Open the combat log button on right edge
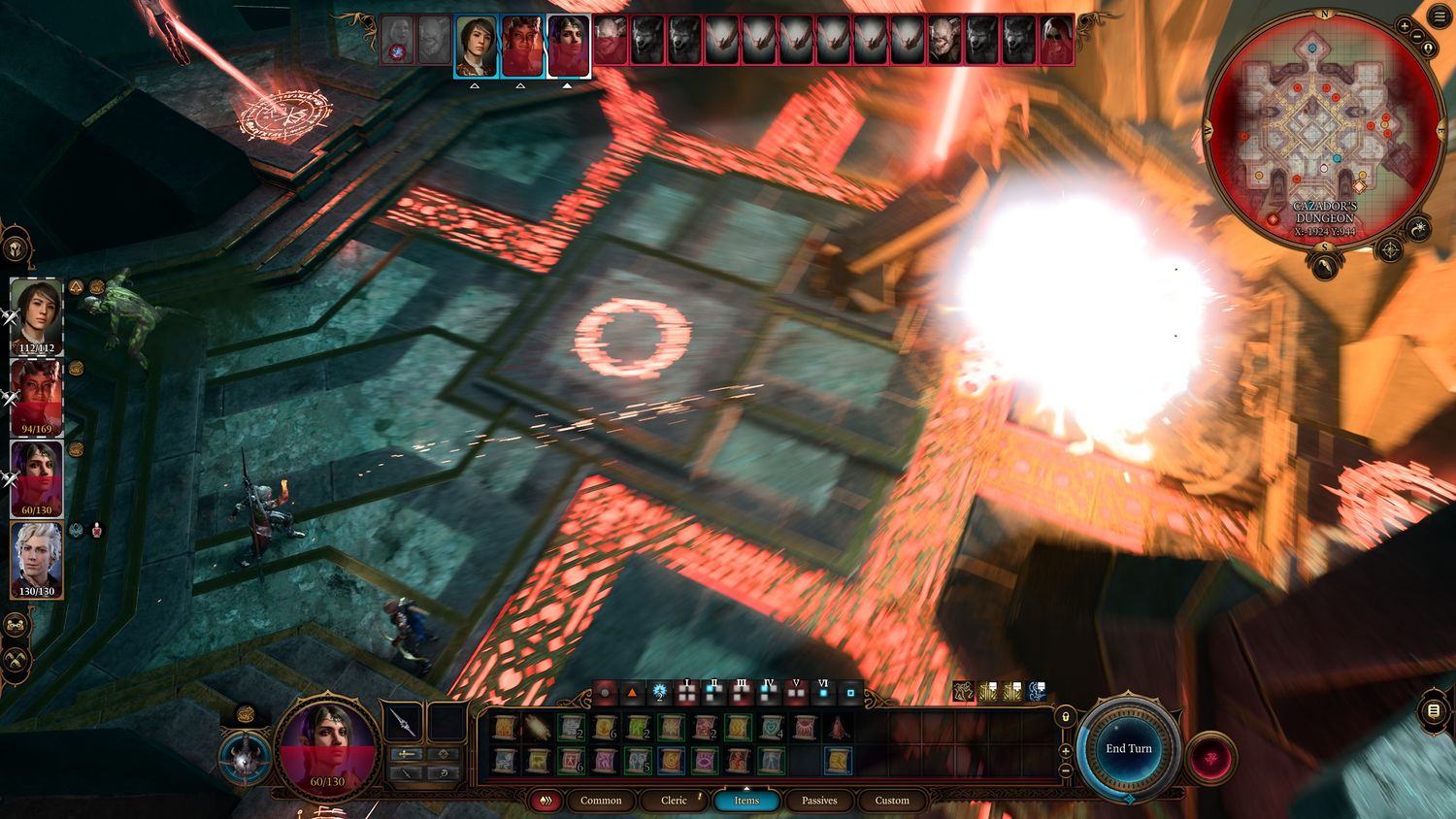 coord(1434,711)
